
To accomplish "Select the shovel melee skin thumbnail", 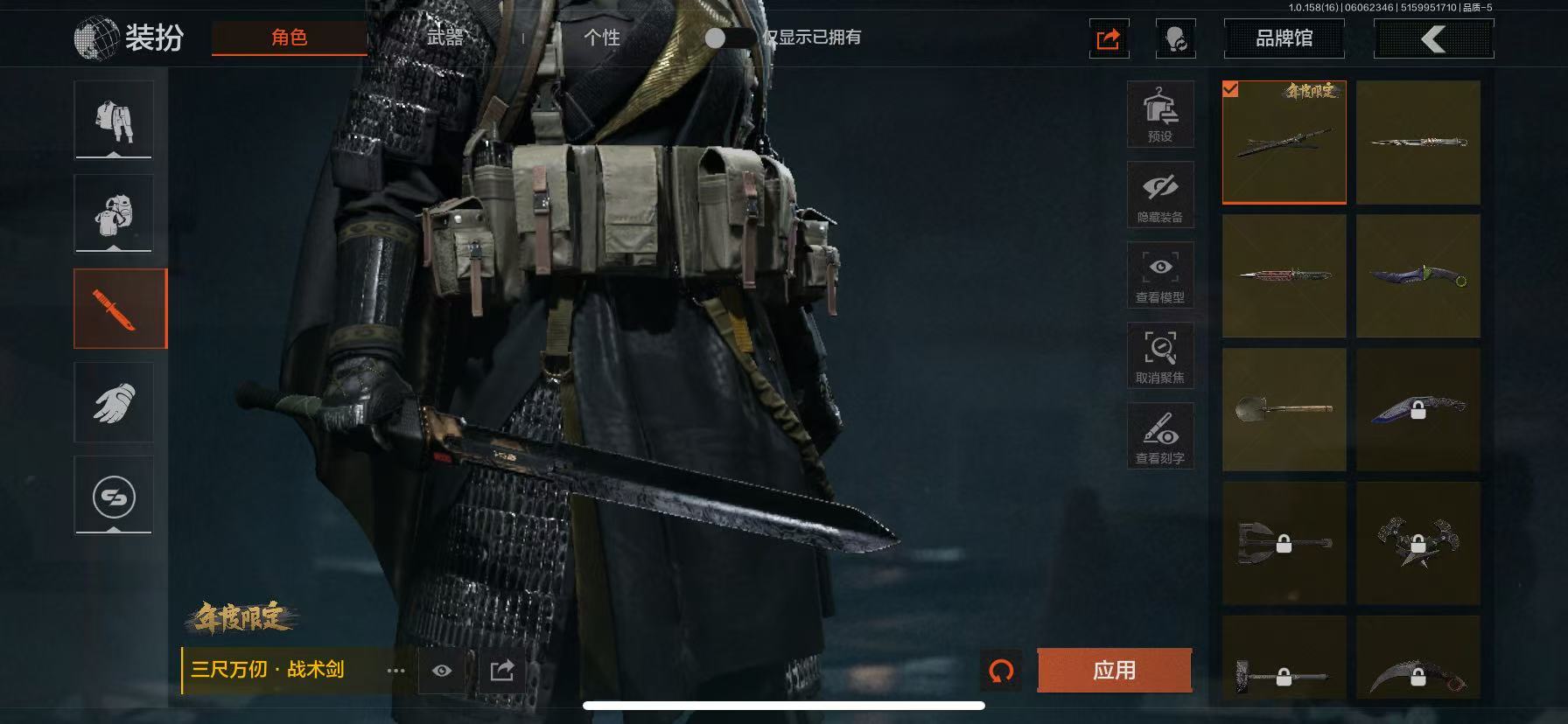I will pyautogui.click(x=1284, y=409).
